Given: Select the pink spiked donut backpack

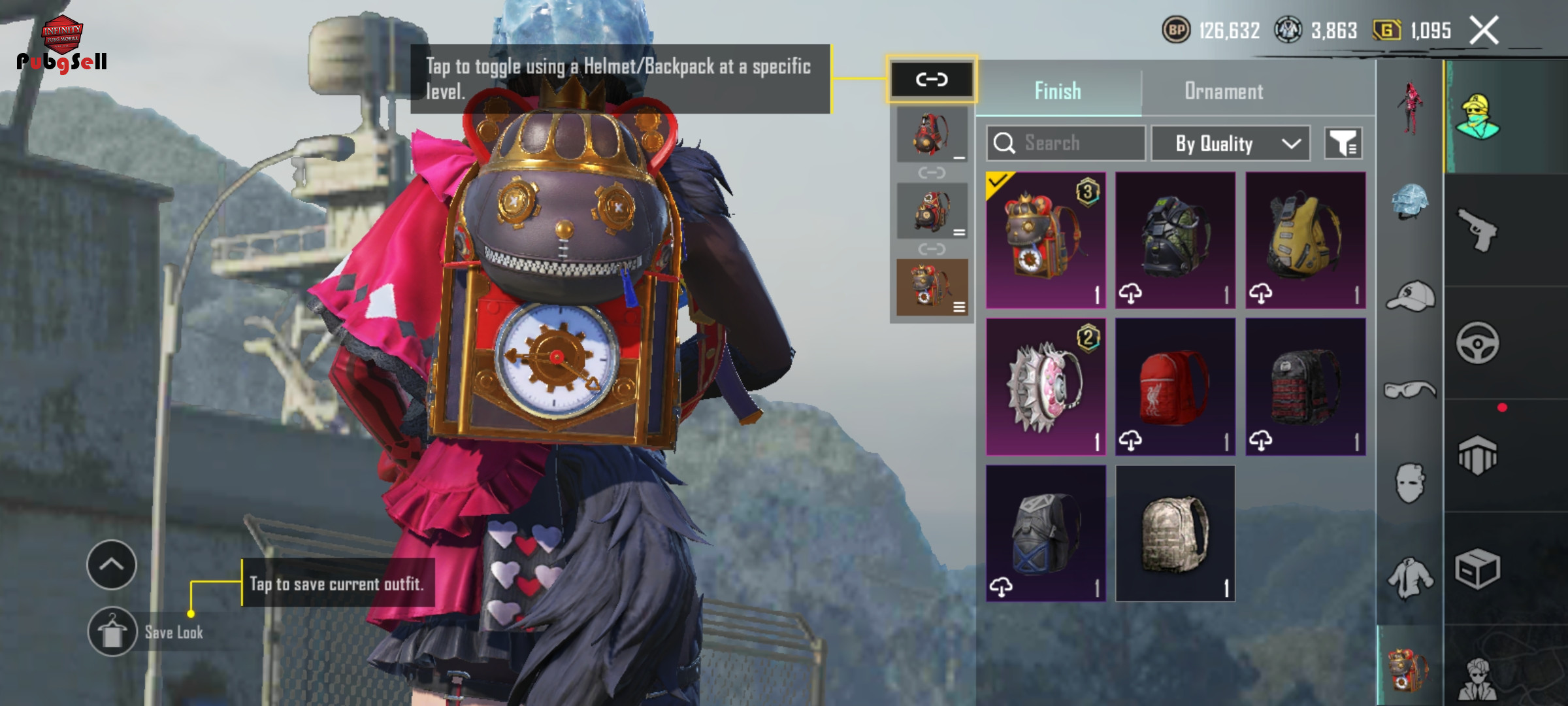Looking at the screenshot, I should (1045, 386).
